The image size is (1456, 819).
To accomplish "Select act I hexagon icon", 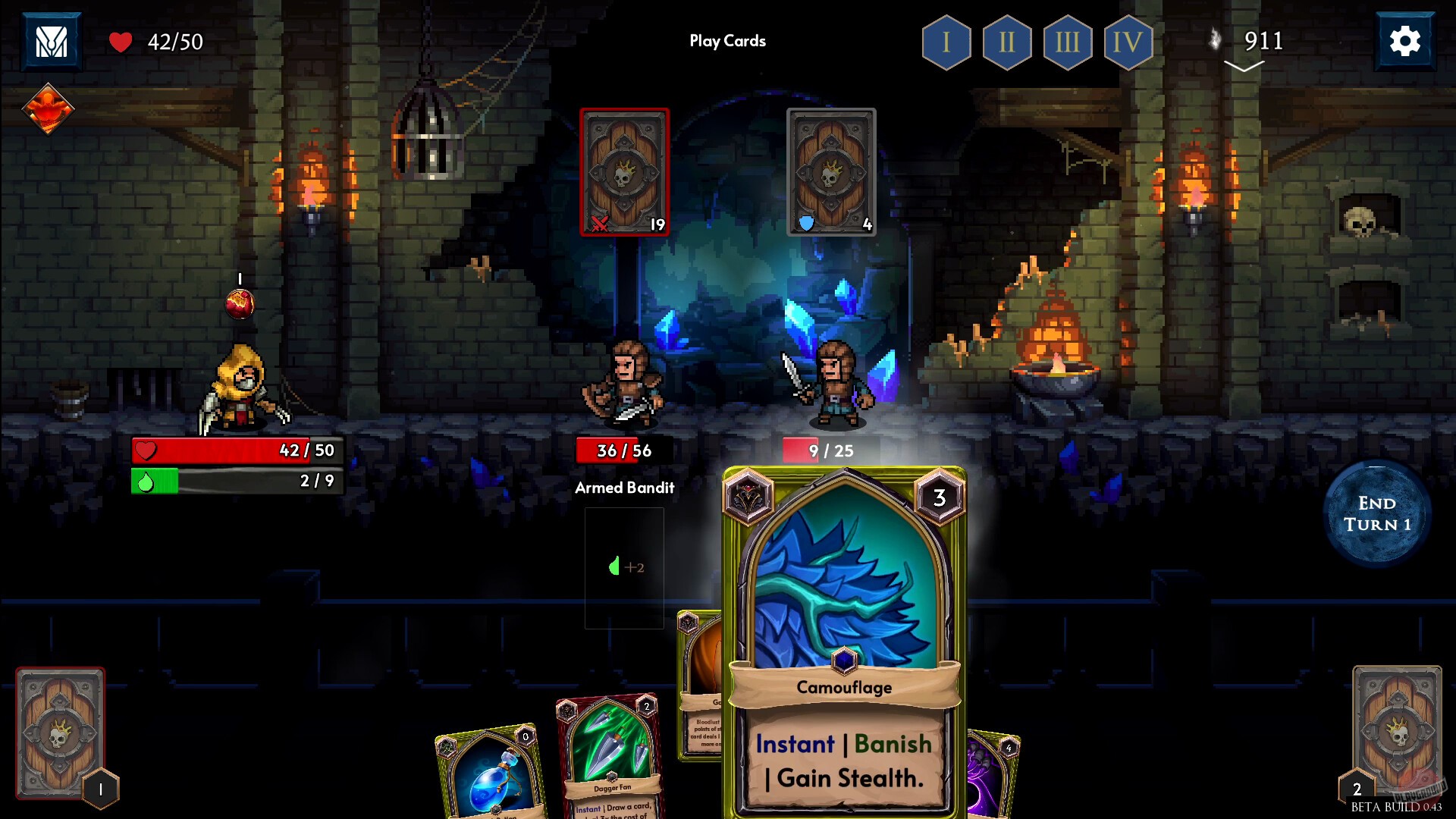I will (945, 42).
